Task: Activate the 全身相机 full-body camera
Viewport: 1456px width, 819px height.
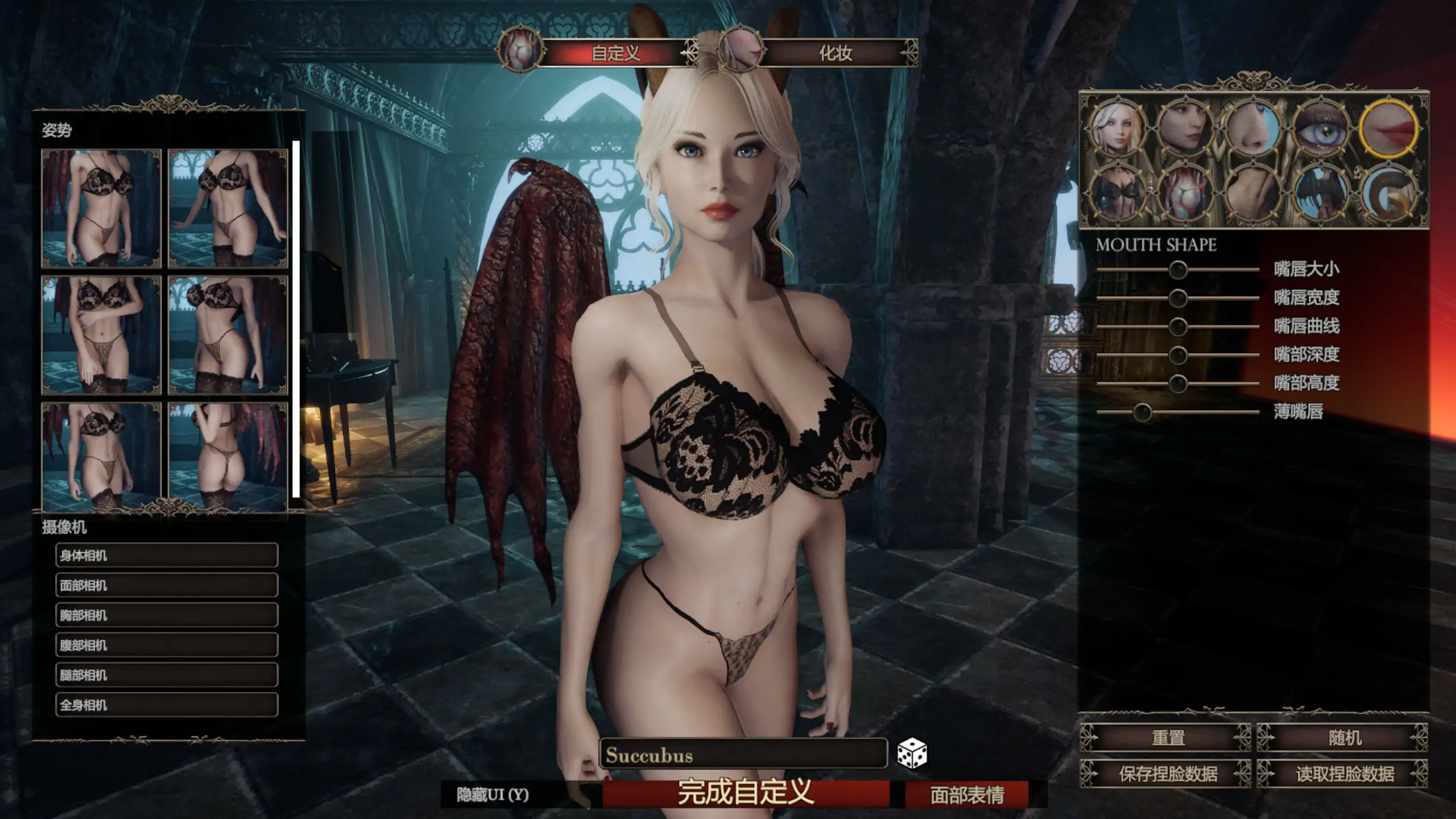Action: click(167, 705)
